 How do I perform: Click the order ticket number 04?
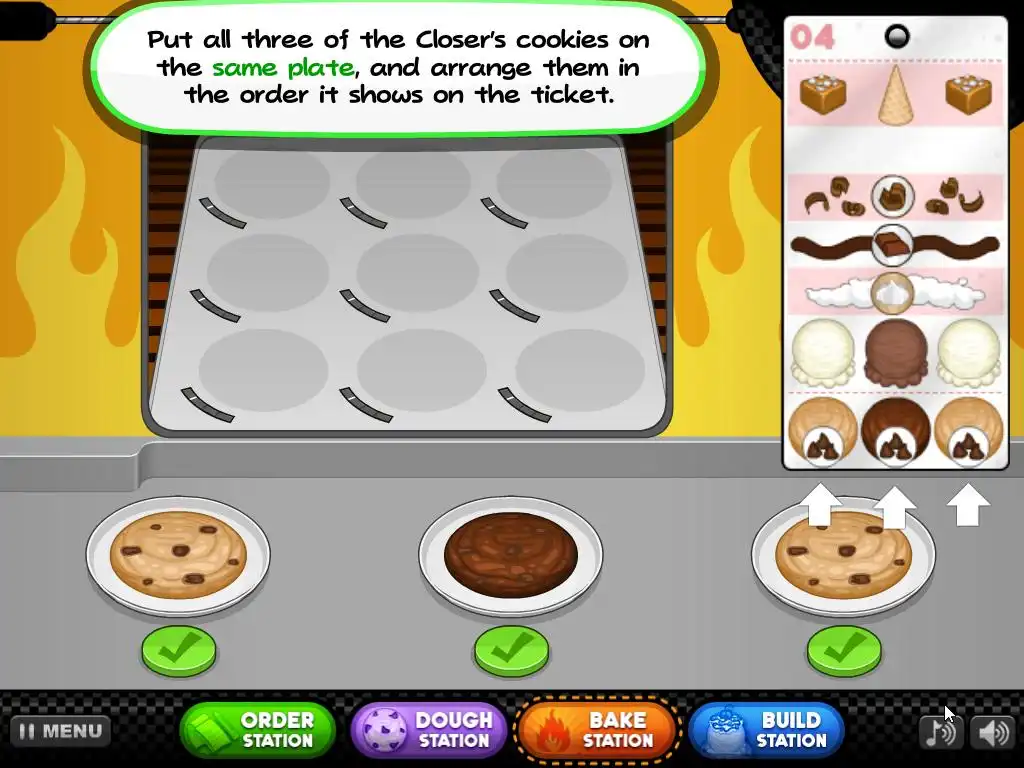tap(812, 38)
